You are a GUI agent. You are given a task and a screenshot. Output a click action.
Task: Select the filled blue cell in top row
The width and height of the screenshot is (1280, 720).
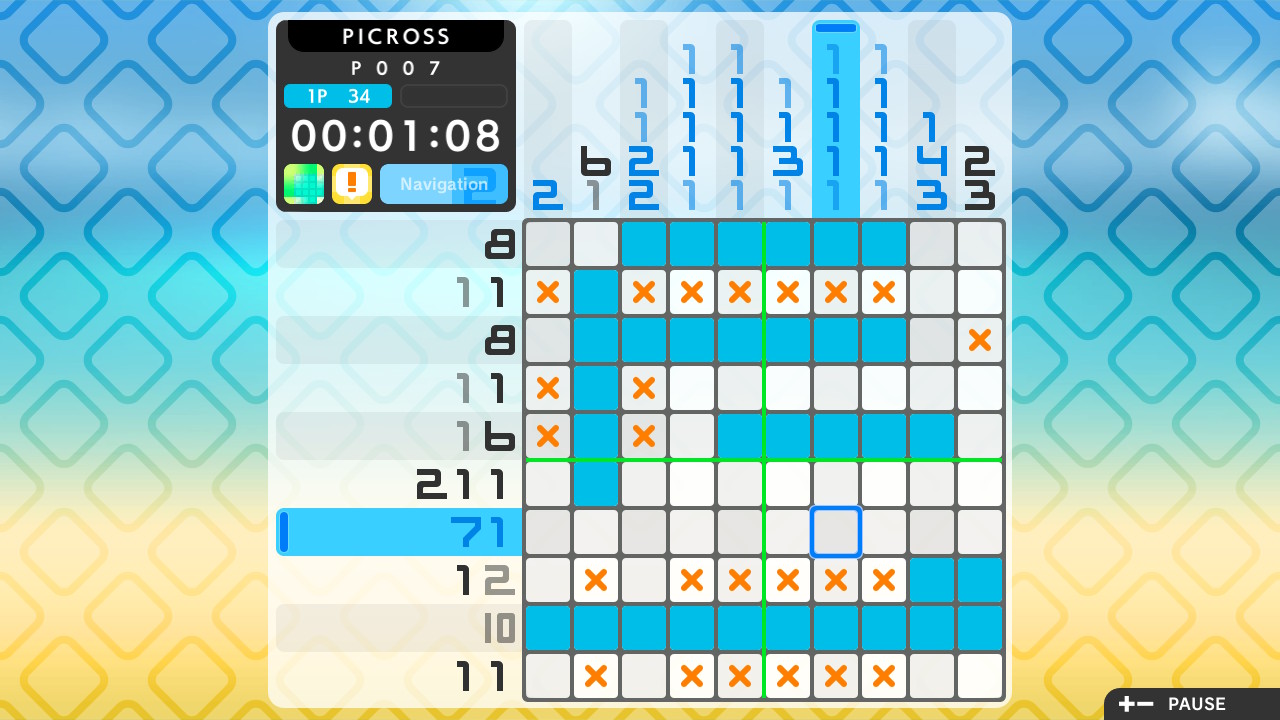(692, 243)
